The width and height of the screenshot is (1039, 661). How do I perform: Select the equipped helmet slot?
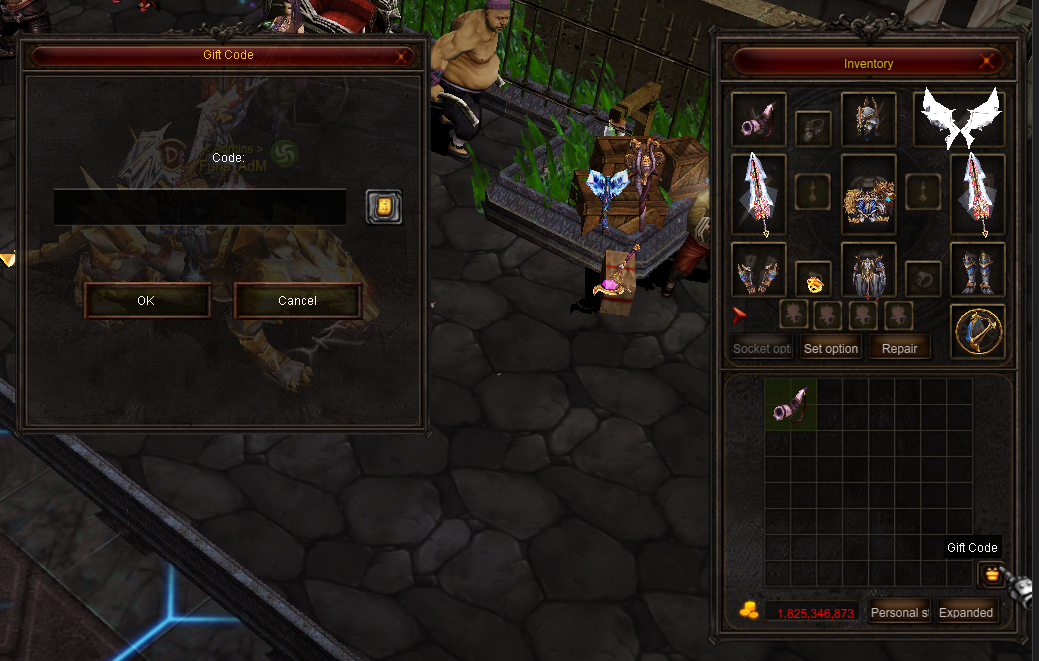868,119
